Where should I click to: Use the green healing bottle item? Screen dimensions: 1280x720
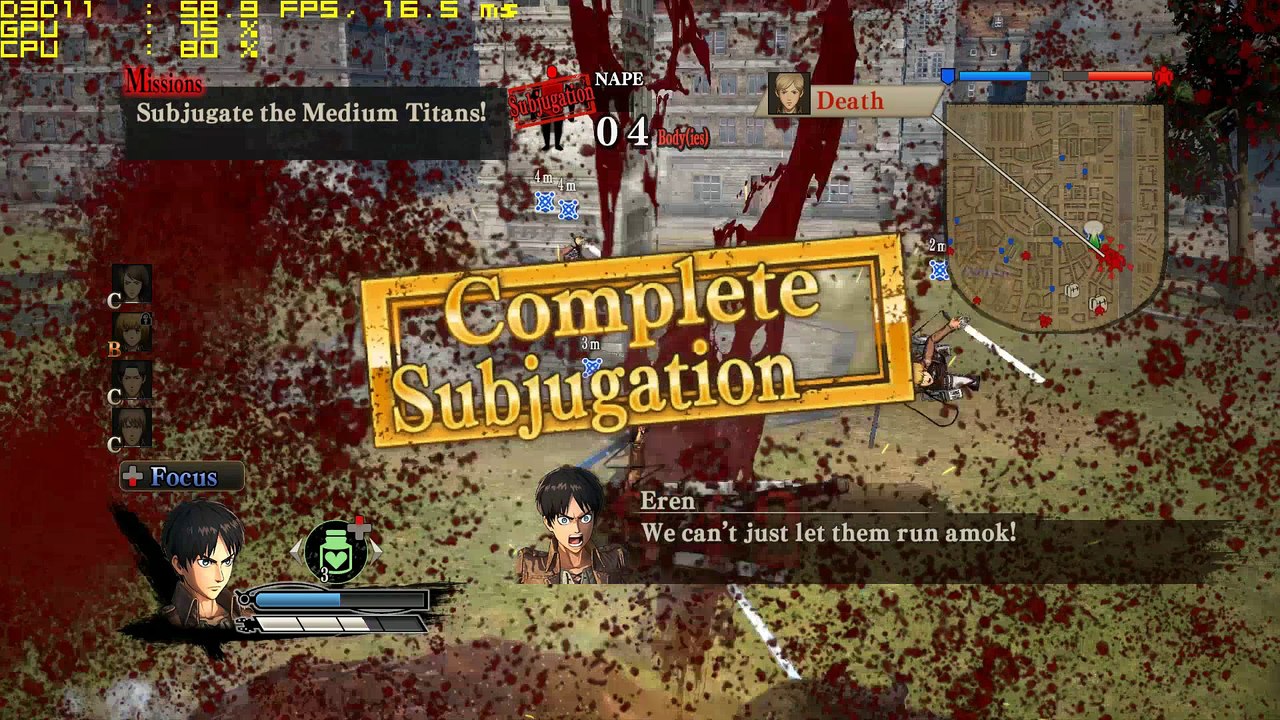pos(337,552)
